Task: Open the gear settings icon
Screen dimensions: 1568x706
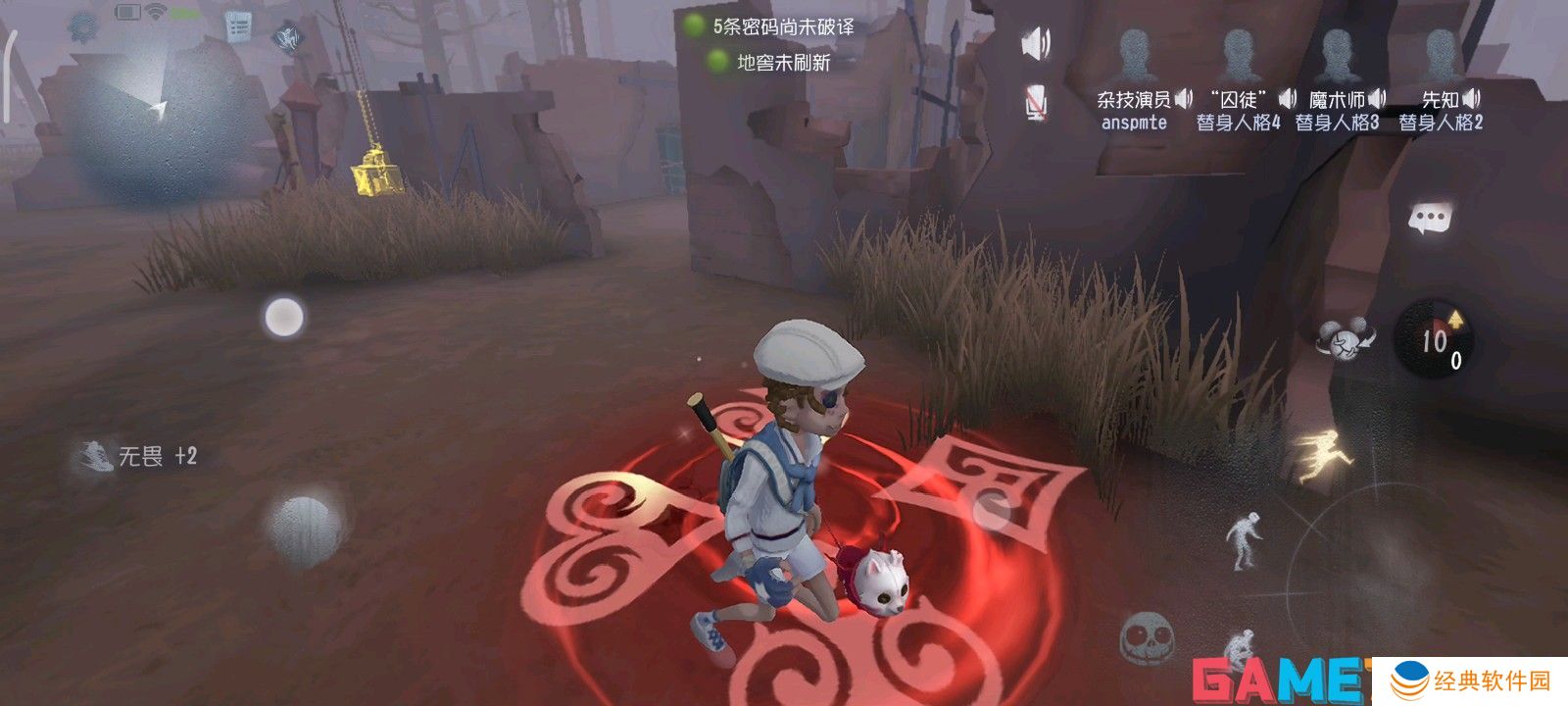Action: click(82, 27)
